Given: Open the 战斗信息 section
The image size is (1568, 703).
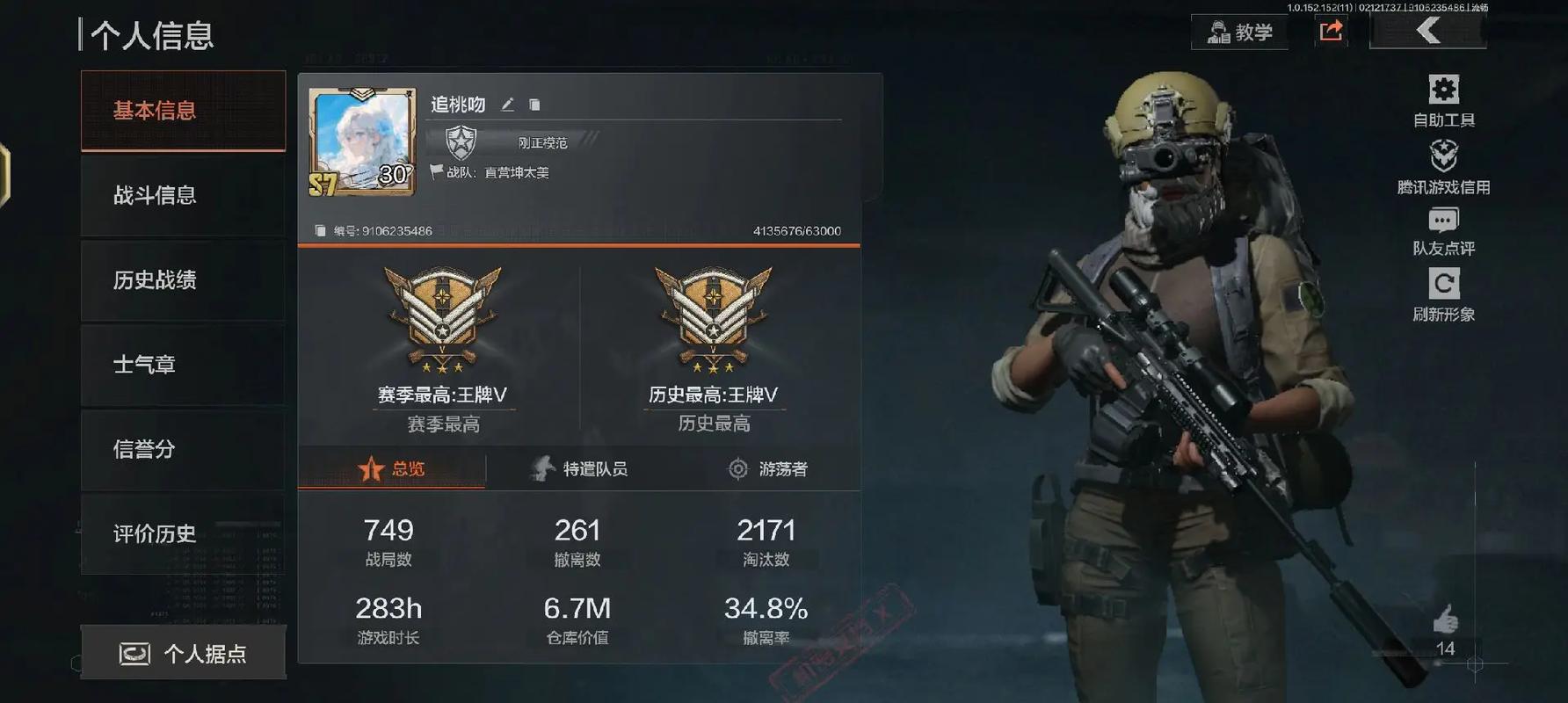Looking at the screenshot, I should click(183, 195).
